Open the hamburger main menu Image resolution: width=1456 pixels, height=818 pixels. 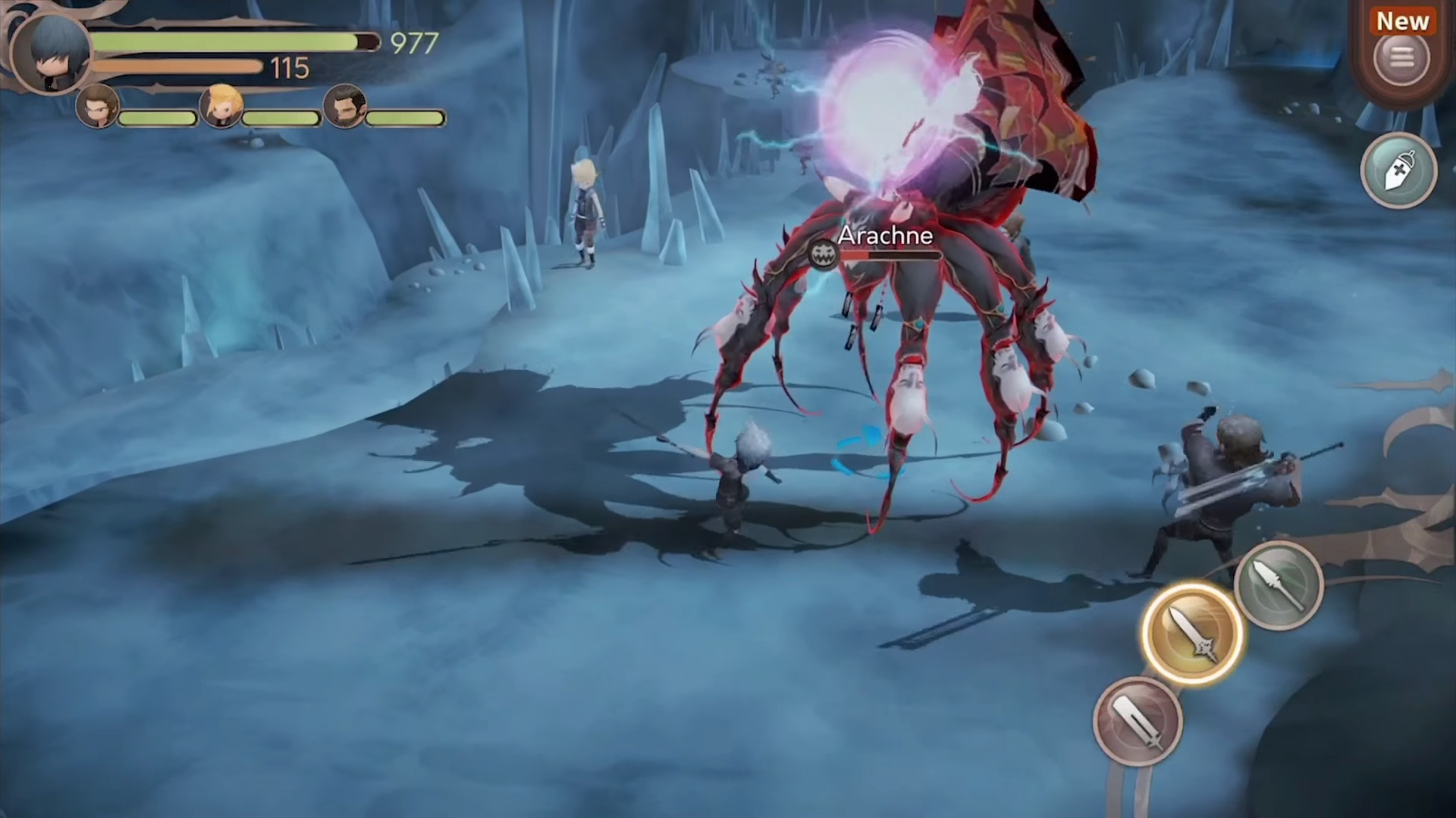pyautogui.click(x=1401, y=58)
